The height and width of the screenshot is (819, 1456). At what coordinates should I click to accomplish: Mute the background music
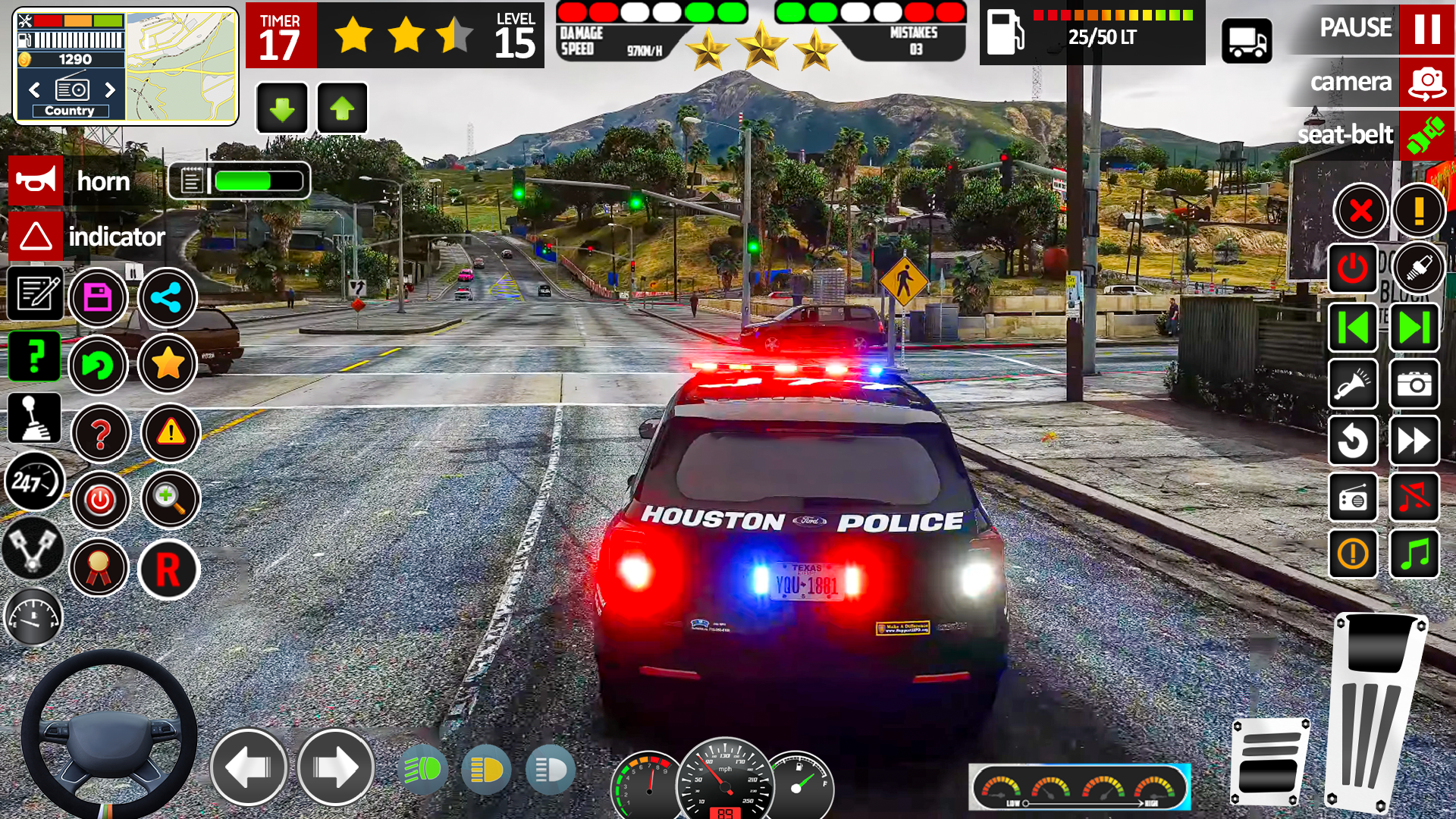click(1415, 498)
